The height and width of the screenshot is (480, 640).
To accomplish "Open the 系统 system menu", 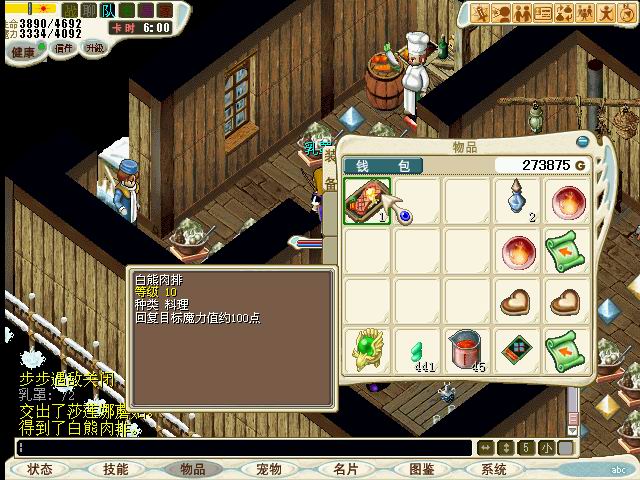I will [494, 469].
